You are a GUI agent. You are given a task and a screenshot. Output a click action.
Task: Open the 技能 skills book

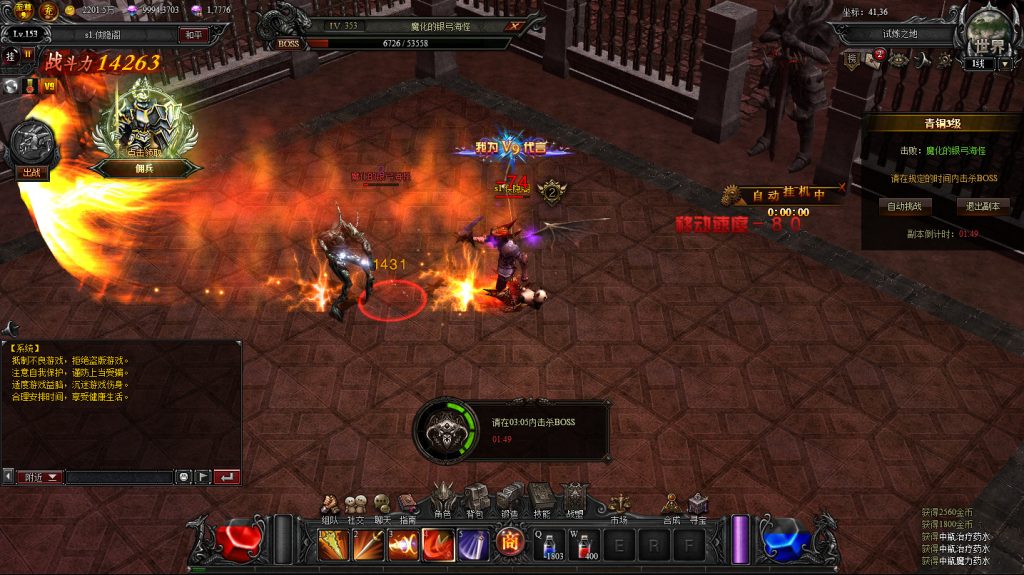(x=541, y=501)
